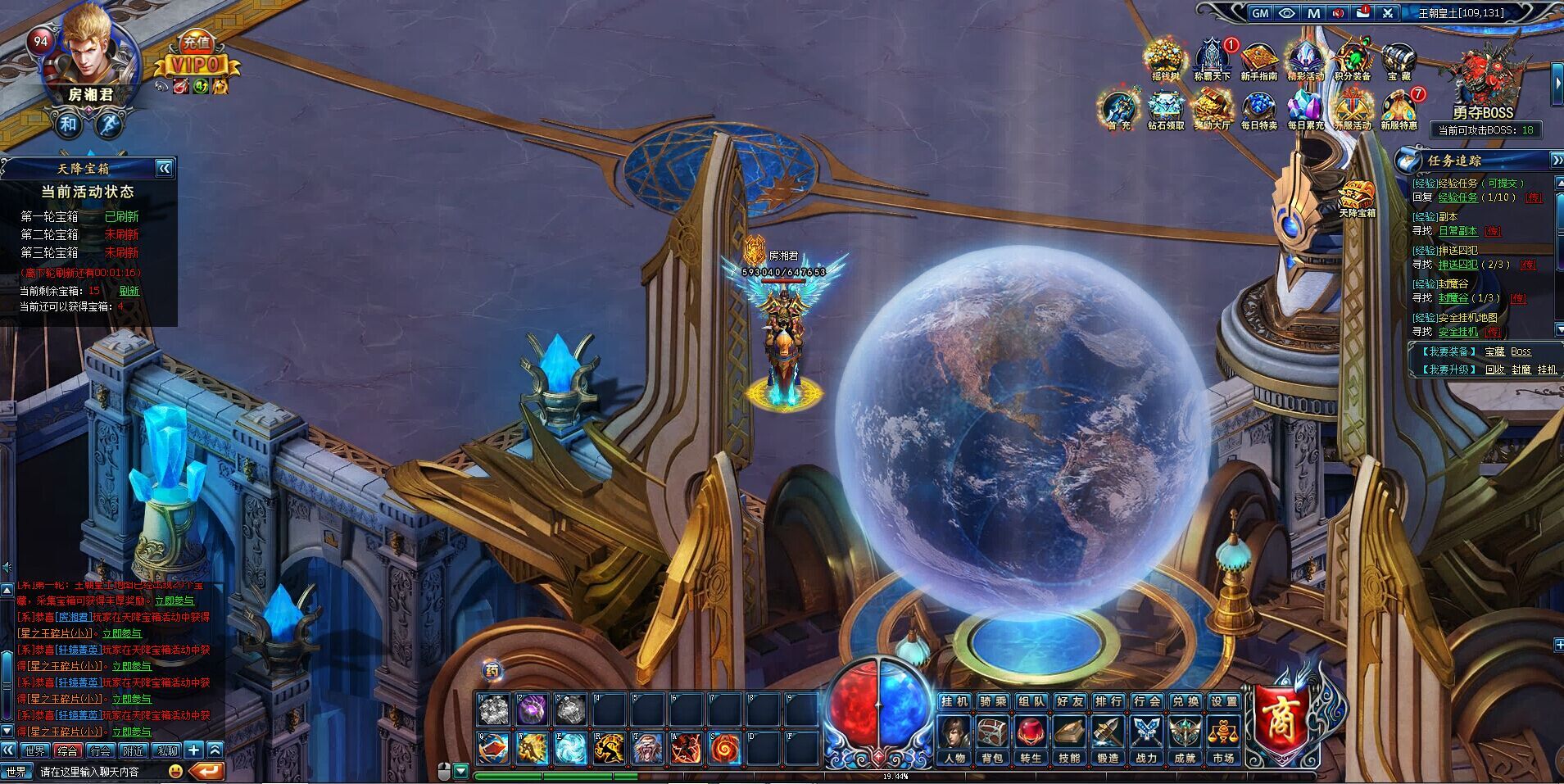The width and height of the screenshot is (1564, 784).
Task: Open the 好友 friends list button
Action: pos(1070,702)
